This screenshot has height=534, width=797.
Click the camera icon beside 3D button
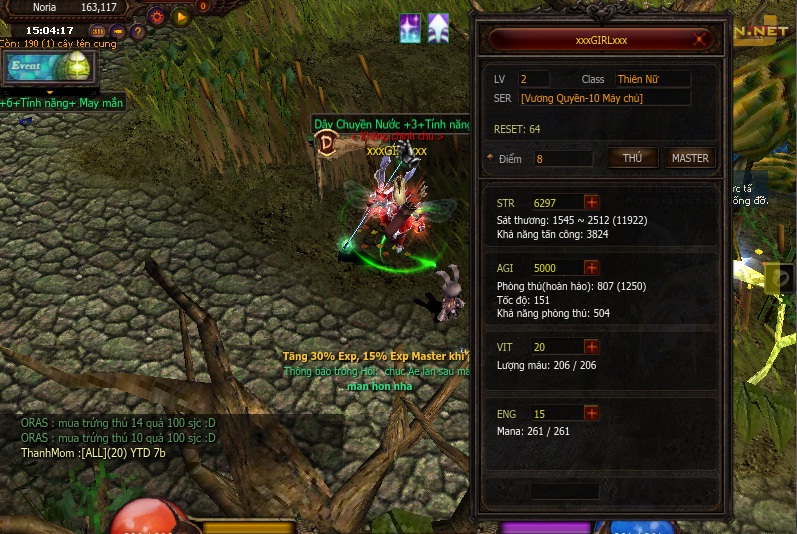click(119, 31)
